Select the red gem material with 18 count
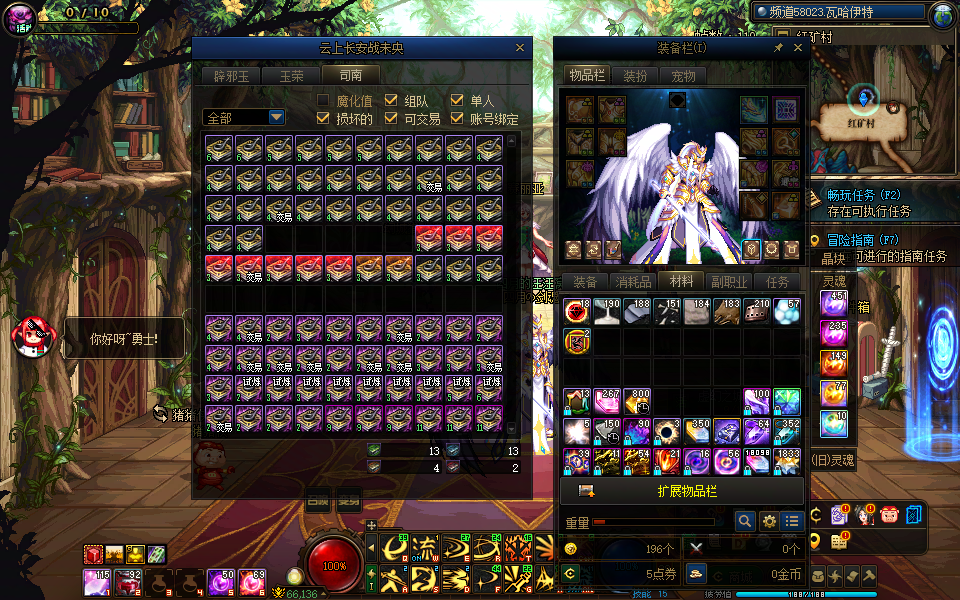 click(x=576, y=311)
